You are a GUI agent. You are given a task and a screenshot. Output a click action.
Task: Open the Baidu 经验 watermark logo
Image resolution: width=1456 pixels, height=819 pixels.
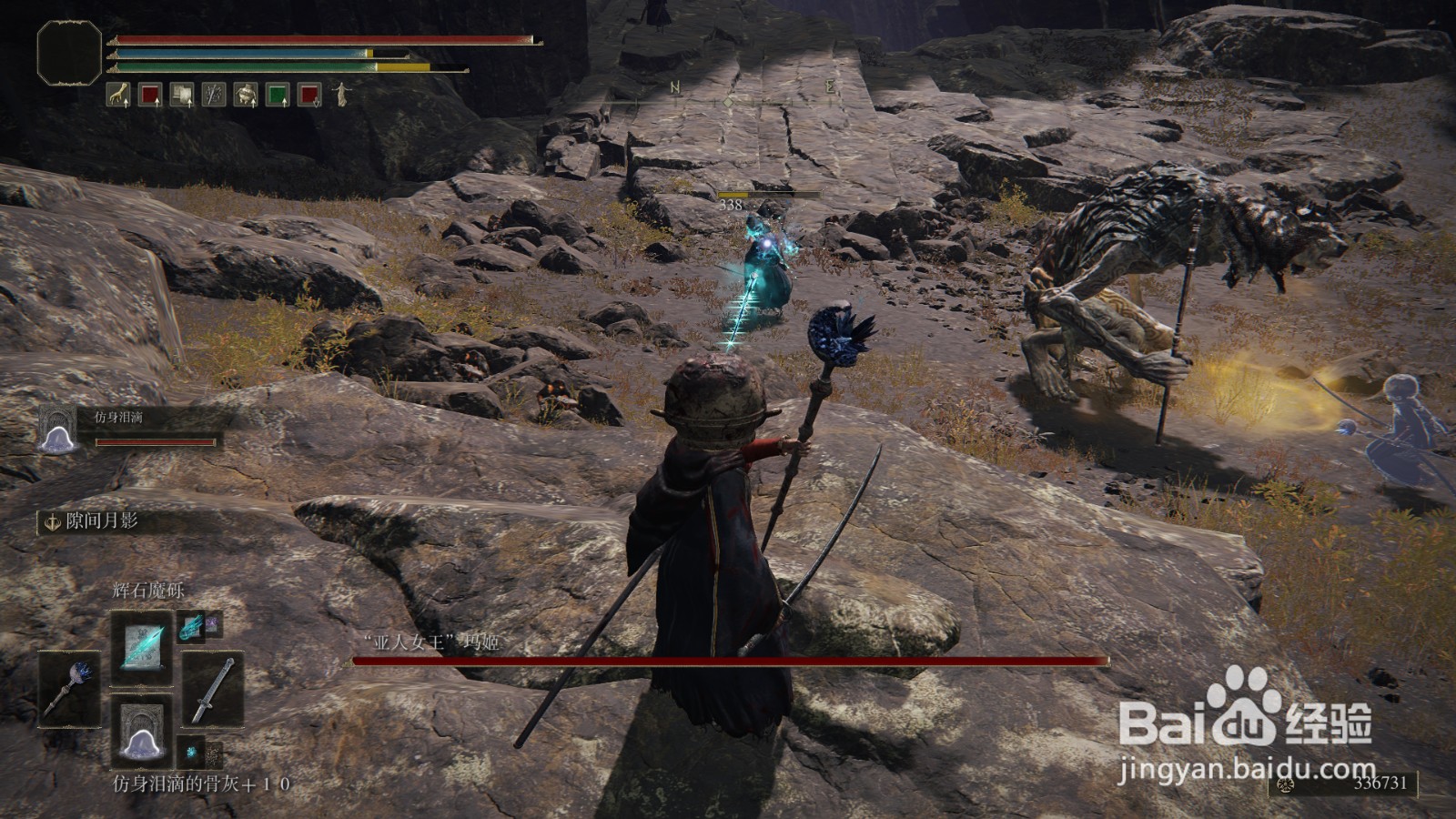pyautogui.click(x=1247, y=719)
